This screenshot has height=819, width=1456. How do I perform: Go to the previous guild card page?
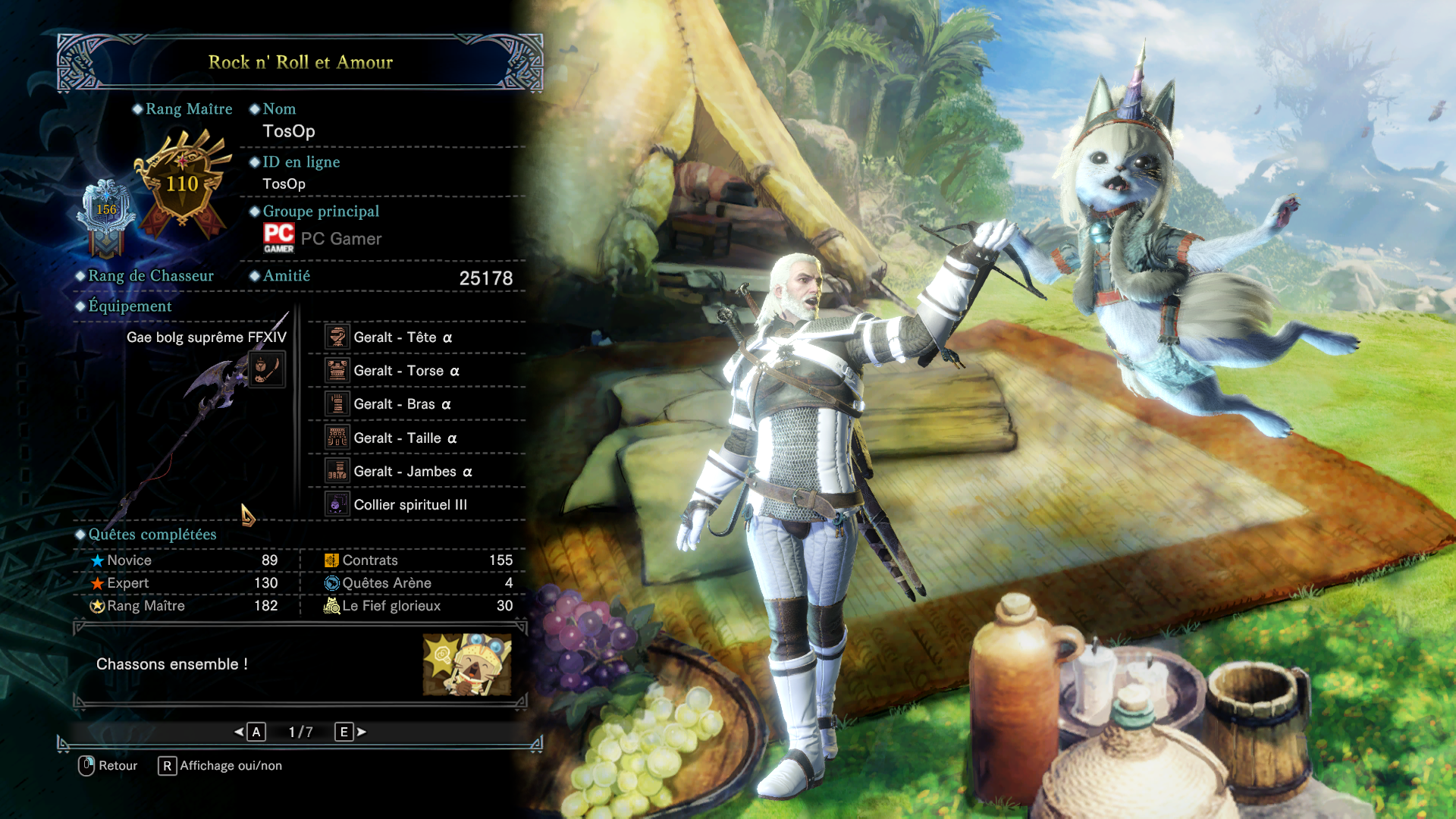[250, 732]
